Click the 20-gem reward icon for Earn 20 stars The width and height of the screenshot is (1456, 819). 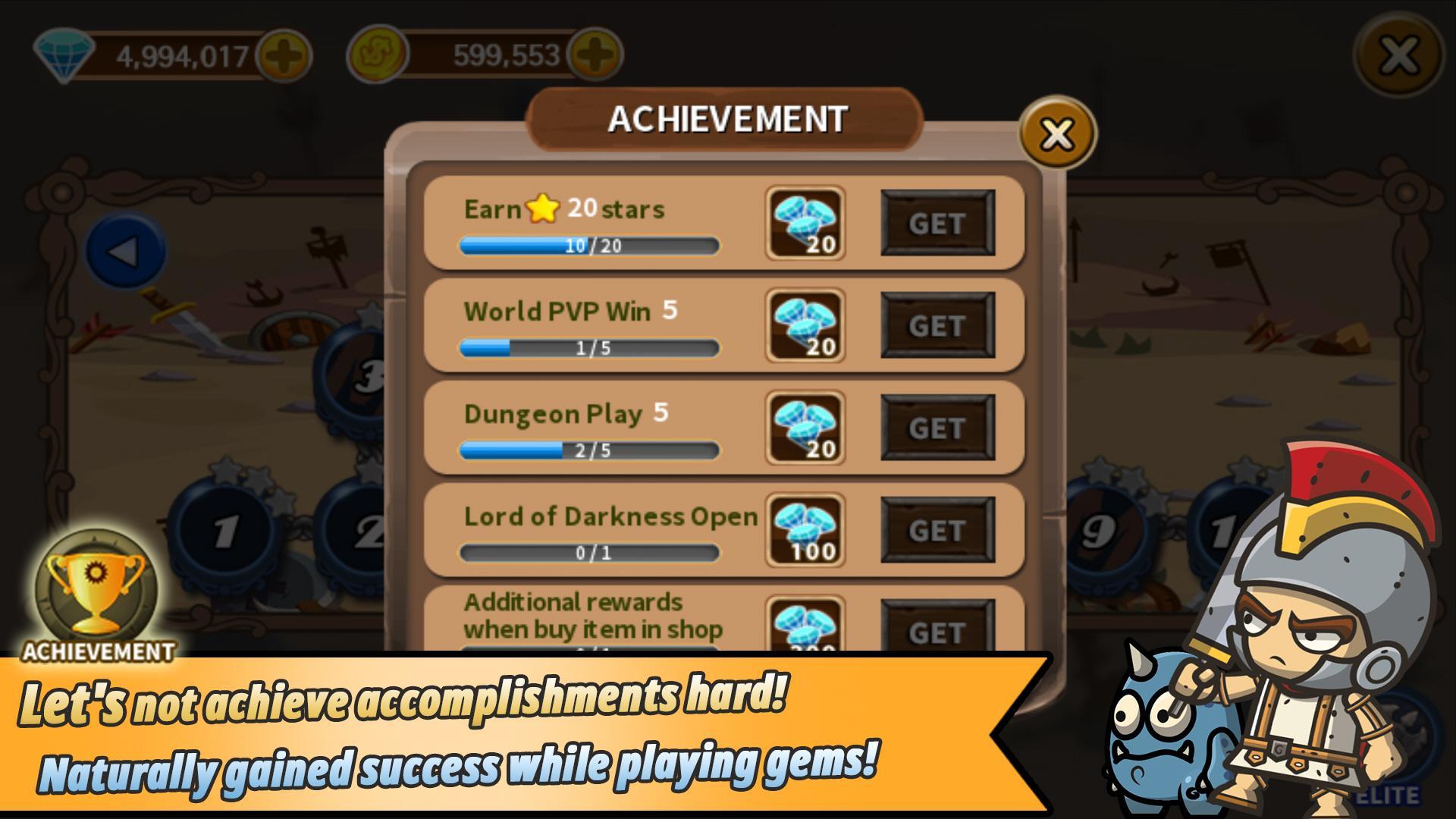(805, 222)
